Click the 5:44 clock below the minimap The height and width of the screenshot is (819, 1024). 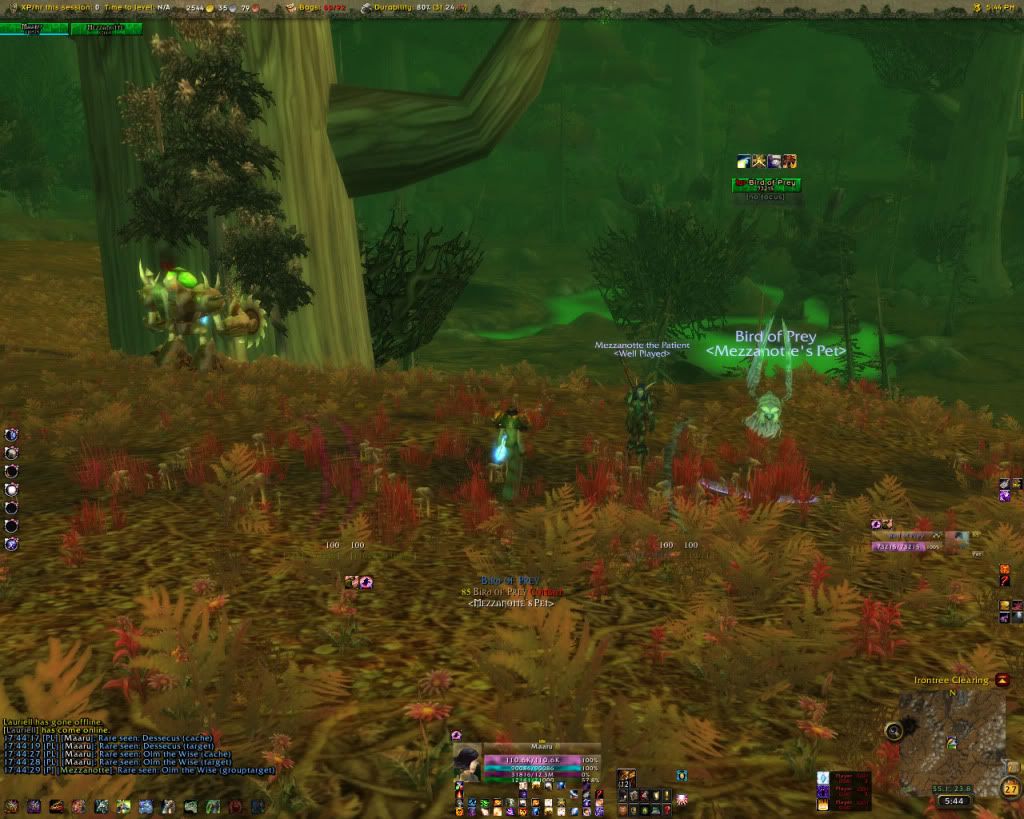[x=955, y=801]
